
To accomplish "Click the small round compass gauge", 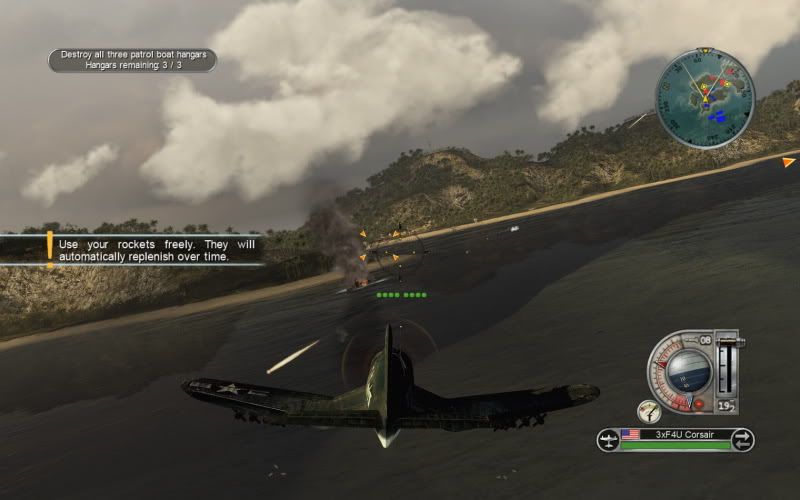I will pyautogui.click(x=647, y=410).
